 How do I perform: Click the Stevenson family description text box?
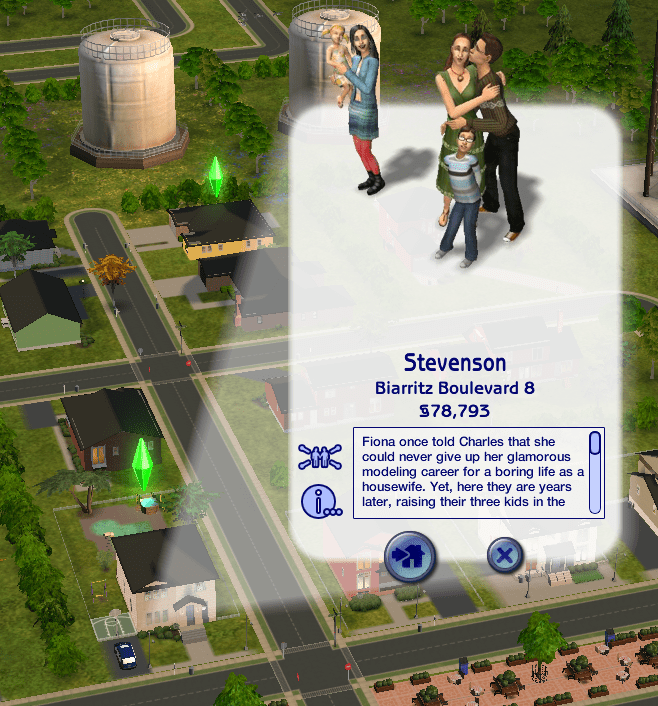click(470, 472)
